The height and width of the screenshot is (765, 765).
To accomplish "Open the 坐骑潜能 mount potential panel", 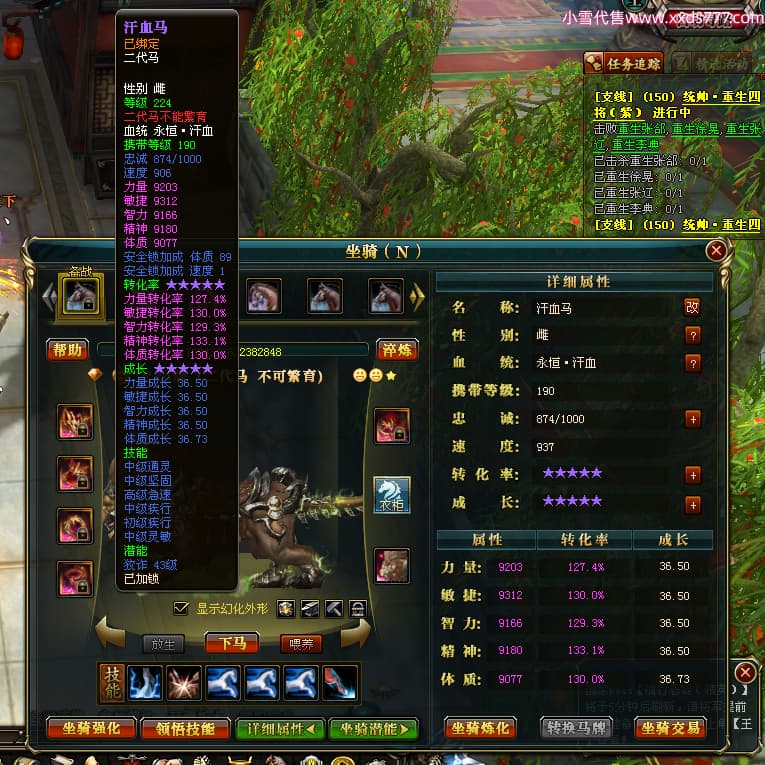I will click(373, 729).
